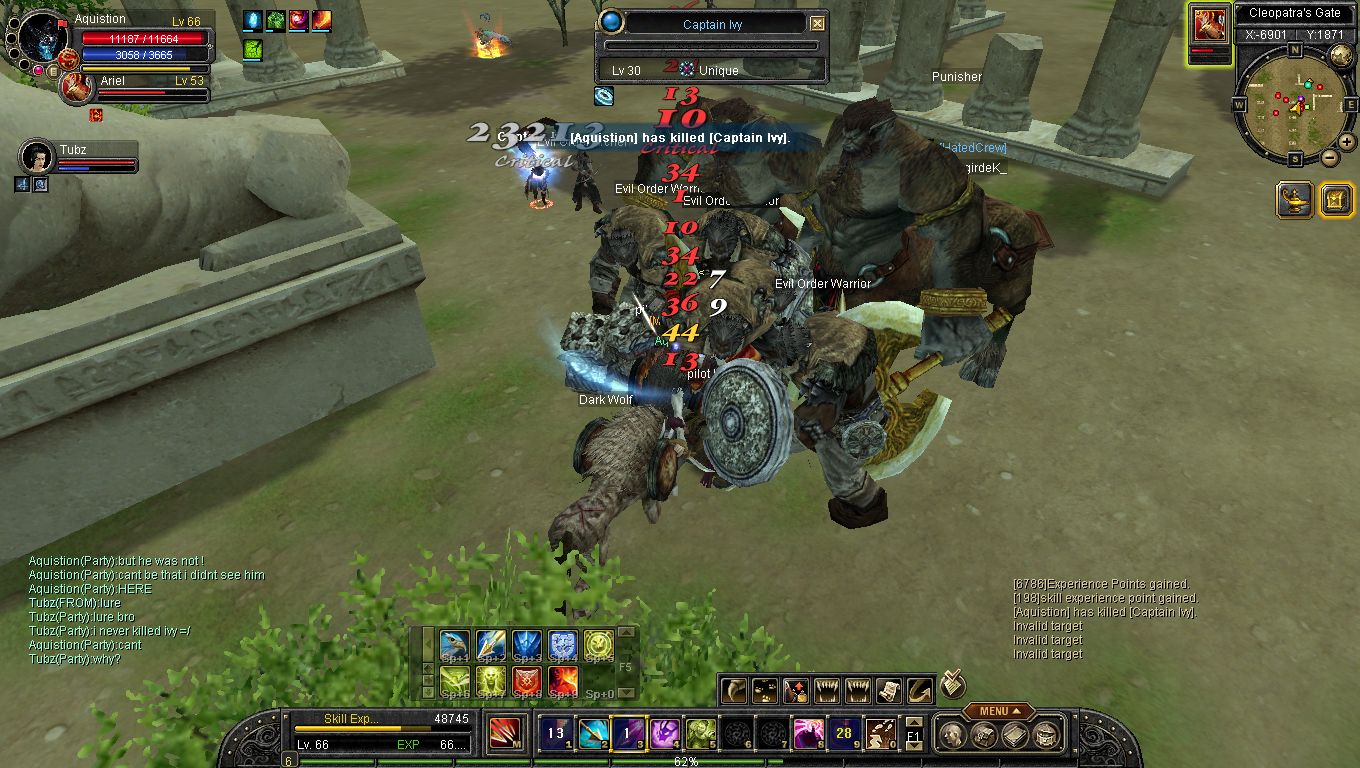Open the glowing treasure chest button
Screen dimensions: 1360x768
[x=1336, y=200]
